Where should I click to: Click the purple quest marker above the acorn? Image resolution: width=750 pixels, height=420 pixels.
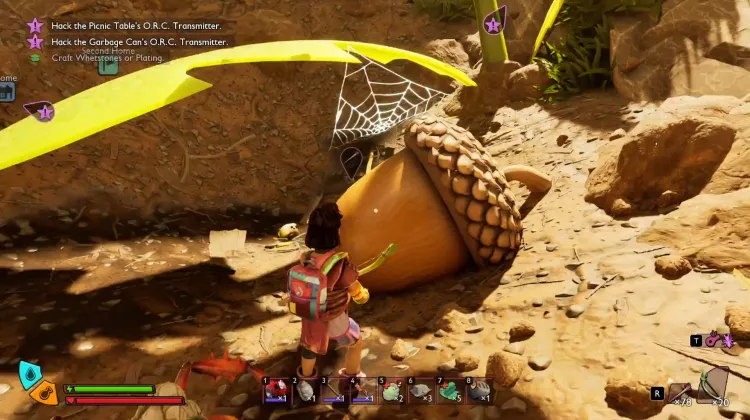352,160
